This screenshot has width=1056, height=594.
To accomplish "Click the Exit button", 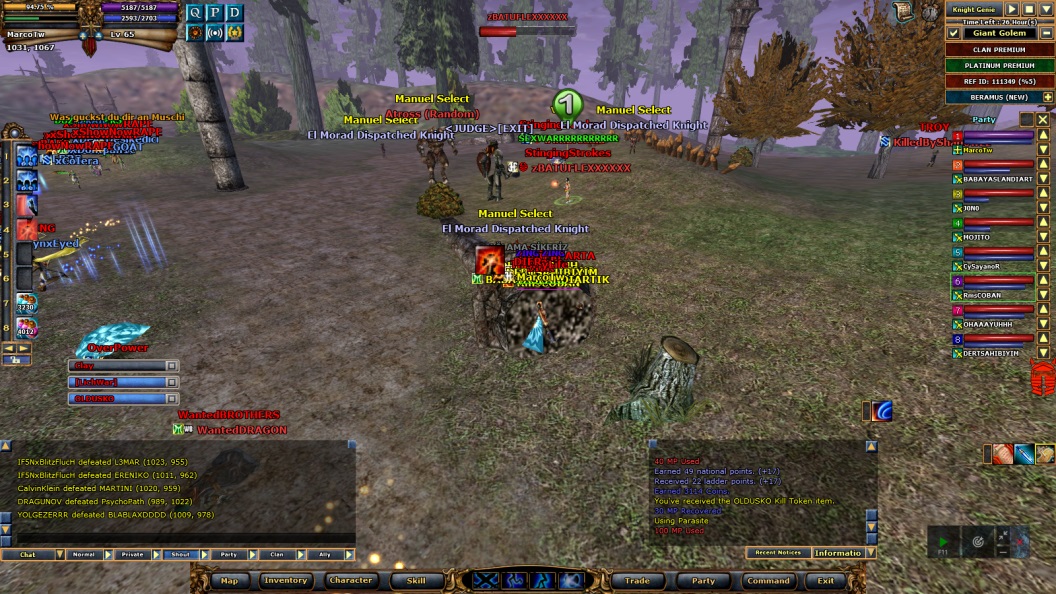I will [x=826, y=580].
